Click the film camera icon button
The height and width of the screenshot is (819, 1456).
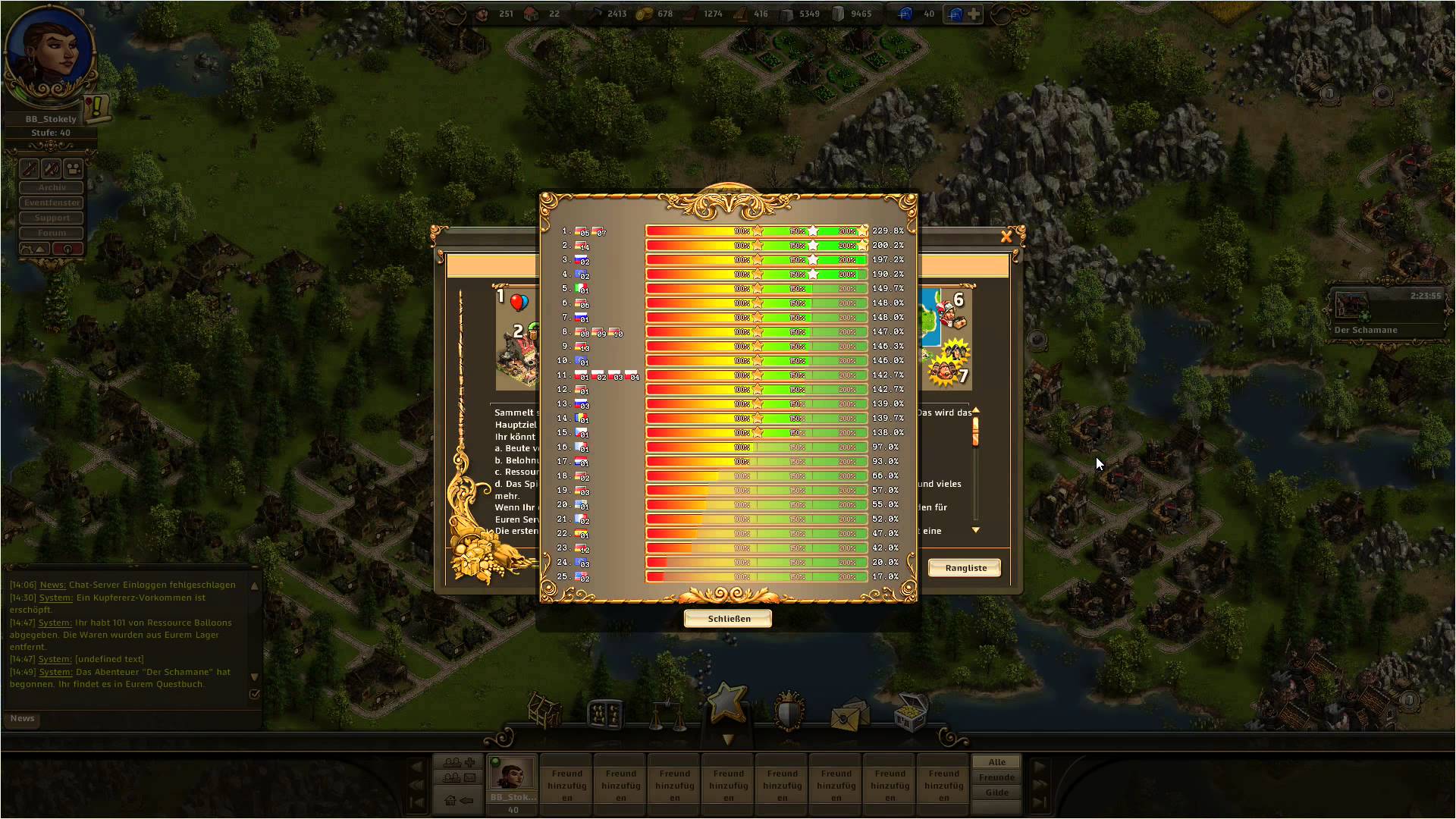(x=74, y=168)
